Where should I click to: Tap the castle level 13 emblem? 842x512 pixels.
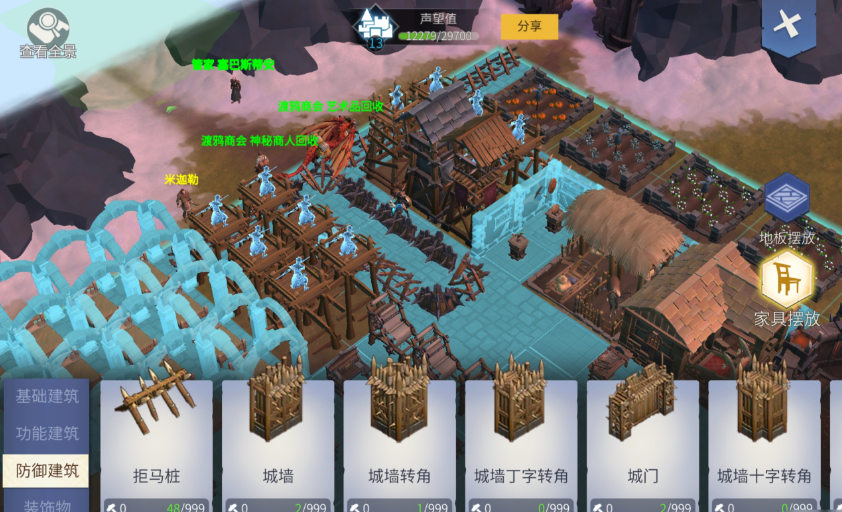[x=375, y=28]
